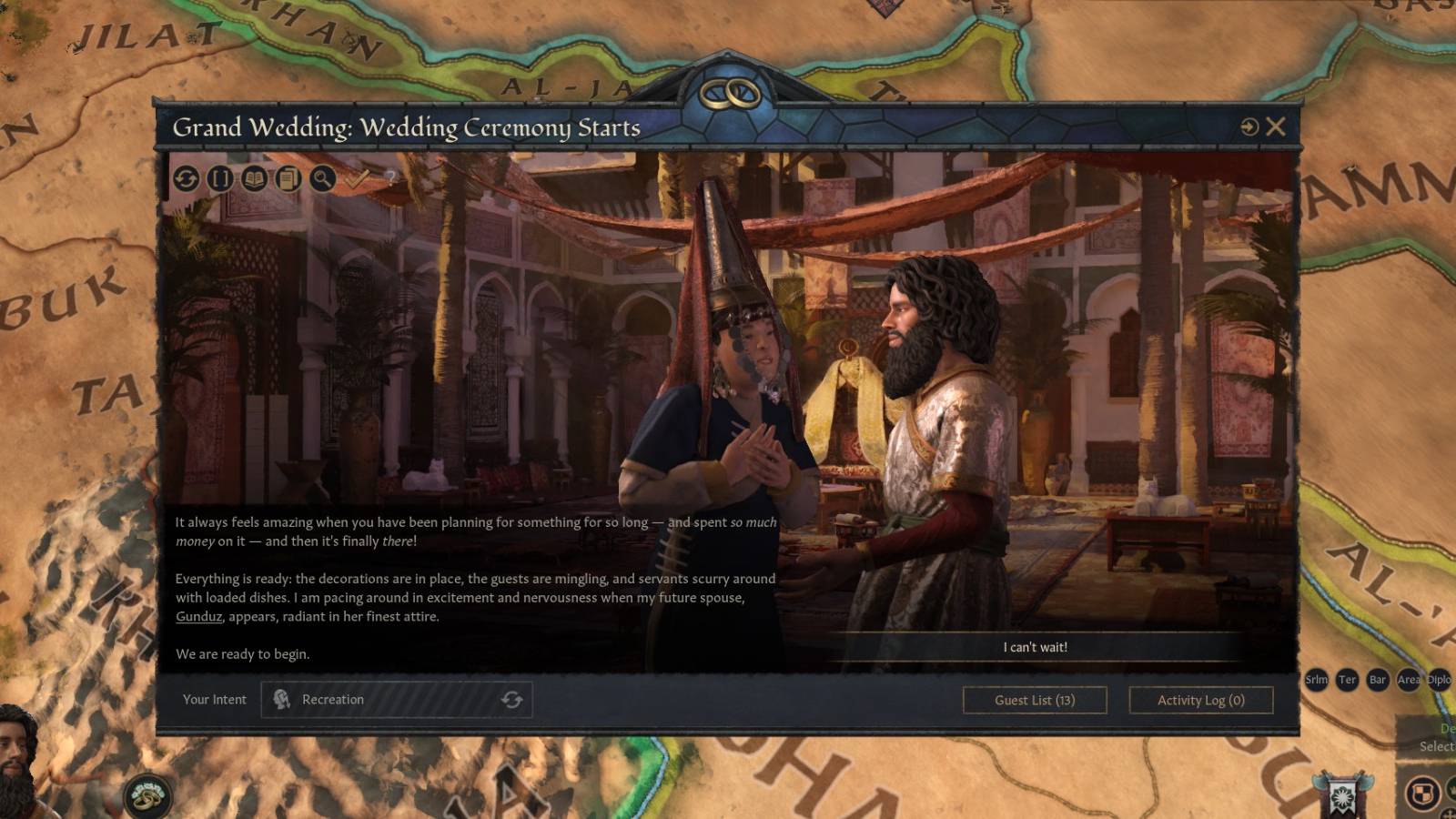
Task: Click the Gunduz character link
Action: (198, 618)
